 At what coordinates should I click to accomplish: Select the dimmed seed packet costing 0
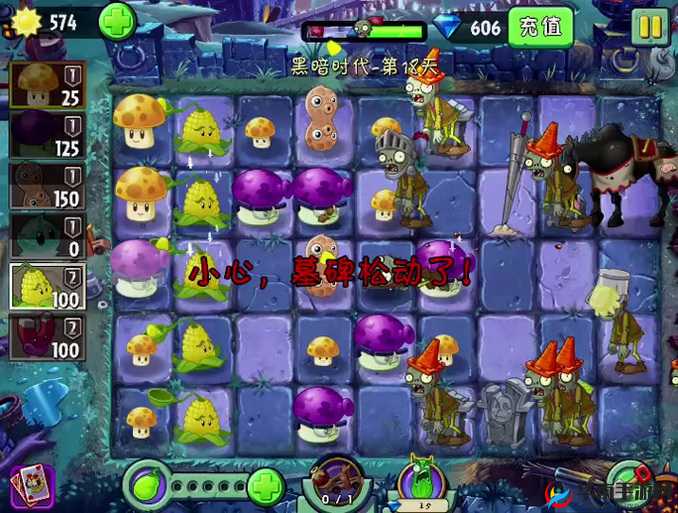[47, 234]
